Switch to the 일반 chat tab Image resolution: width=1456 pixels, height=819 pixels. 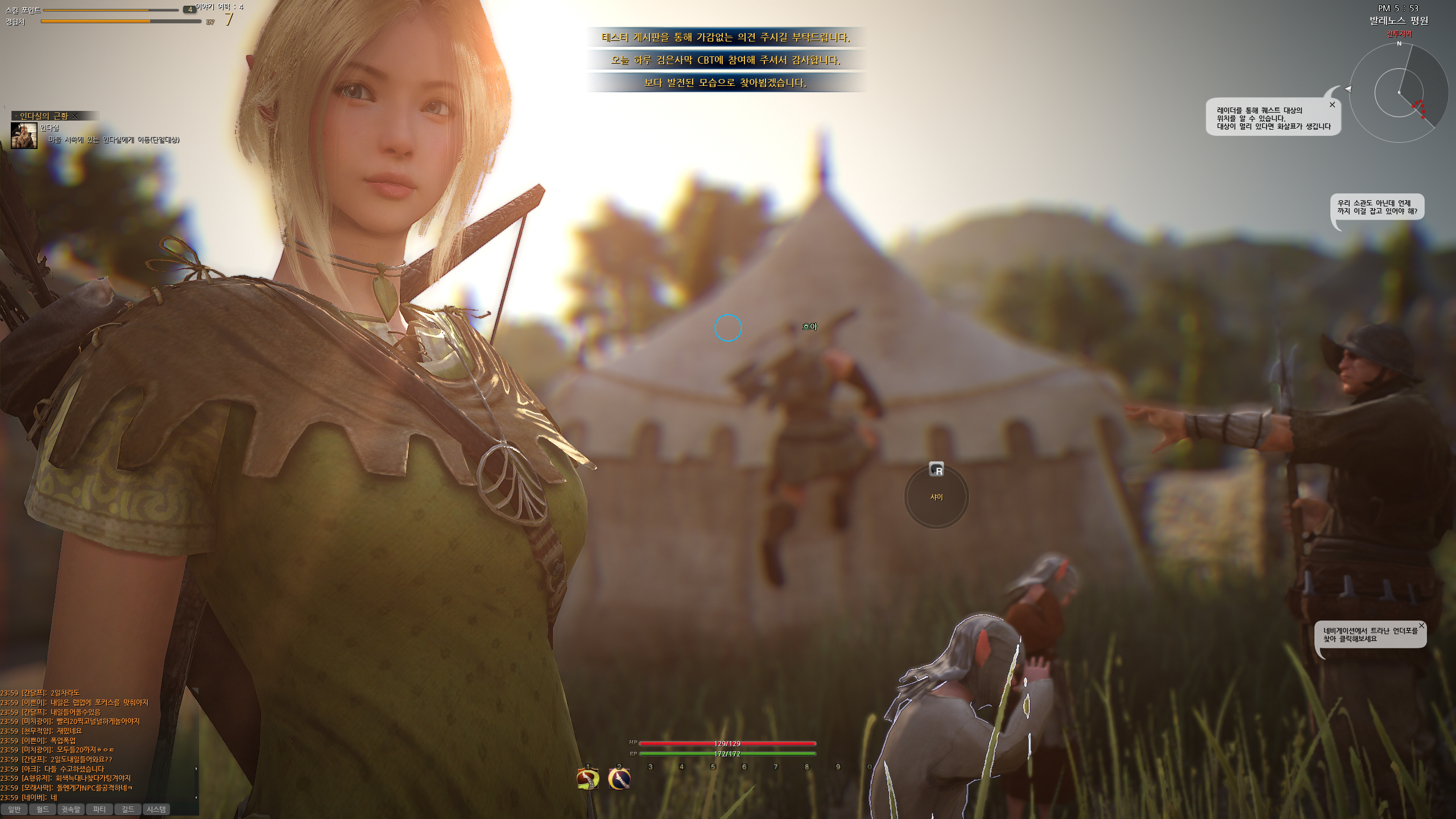14,809
